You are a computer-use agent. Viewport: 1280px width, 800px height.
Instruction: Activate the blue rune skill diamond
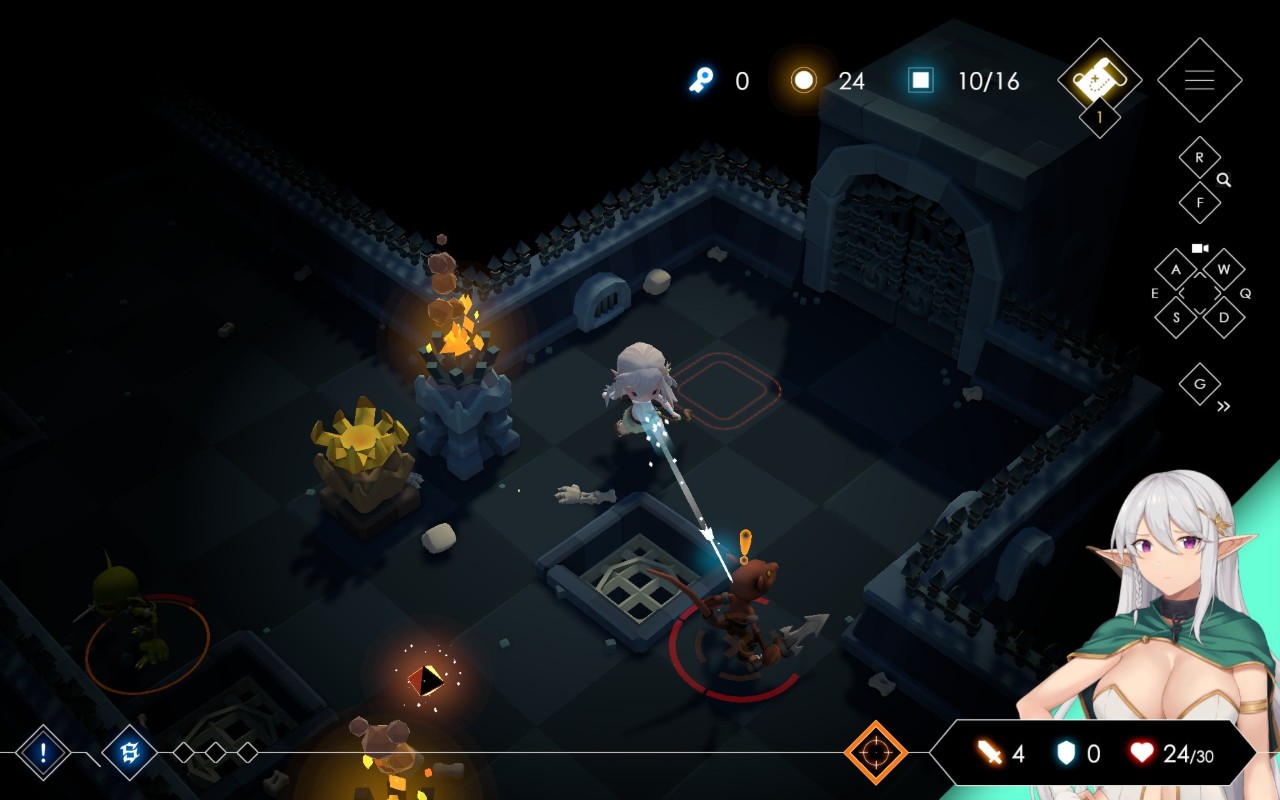click(x=129, y=752)
